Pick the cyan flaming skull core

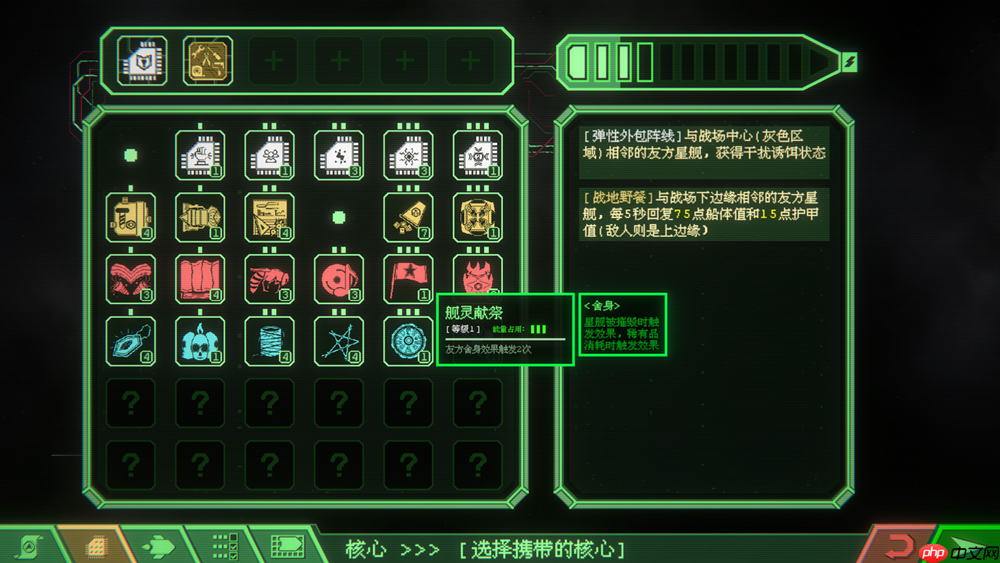click(200, 341)
